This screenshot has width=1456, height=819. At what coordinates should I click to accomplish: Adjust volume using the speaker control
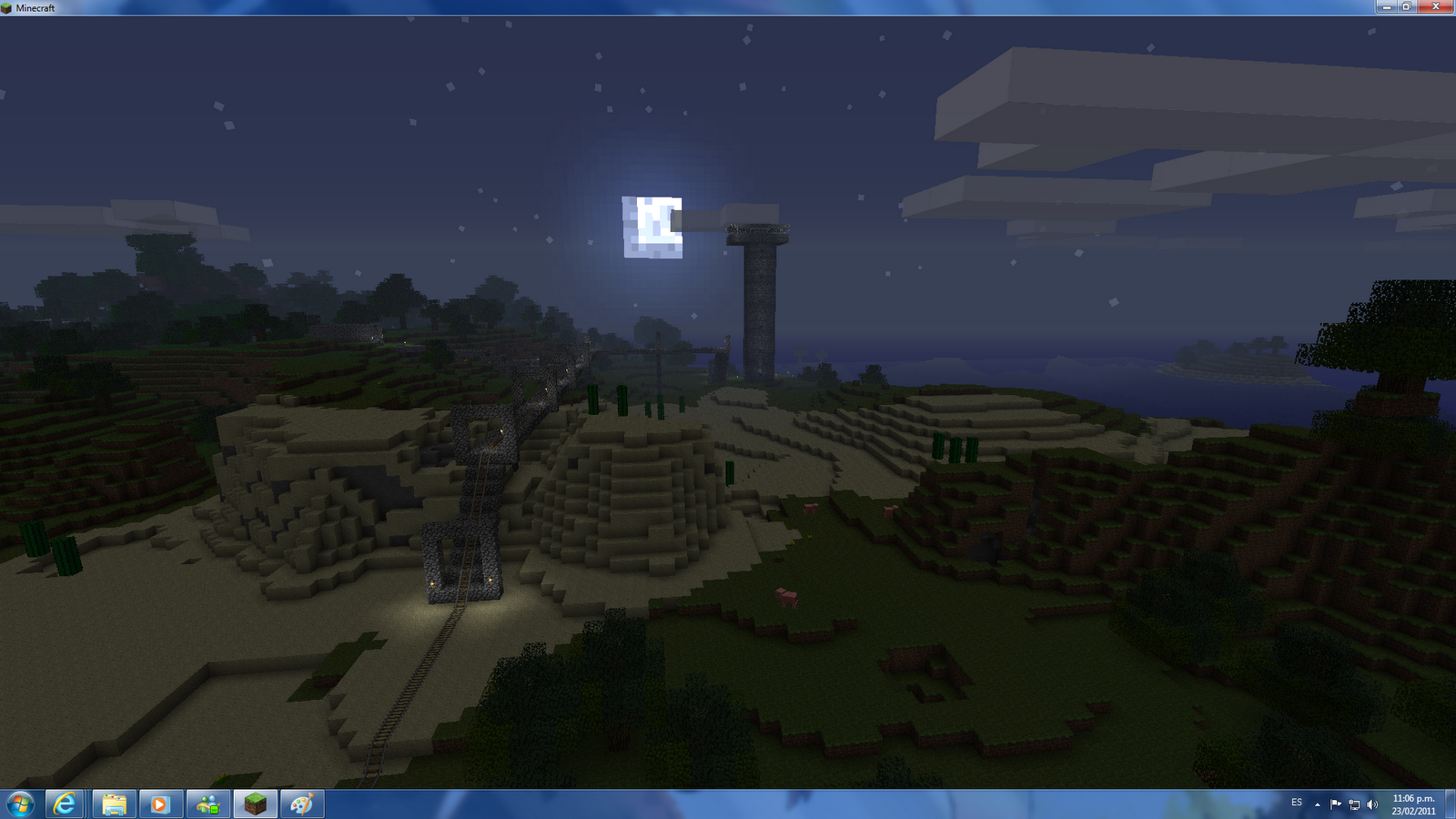pyautogui.click(x=1371, y=804)
